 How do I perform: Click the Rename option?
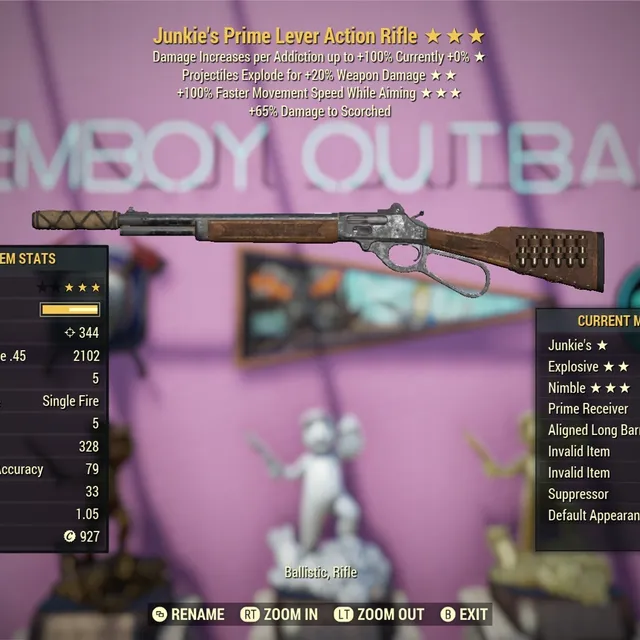[189, 614]
